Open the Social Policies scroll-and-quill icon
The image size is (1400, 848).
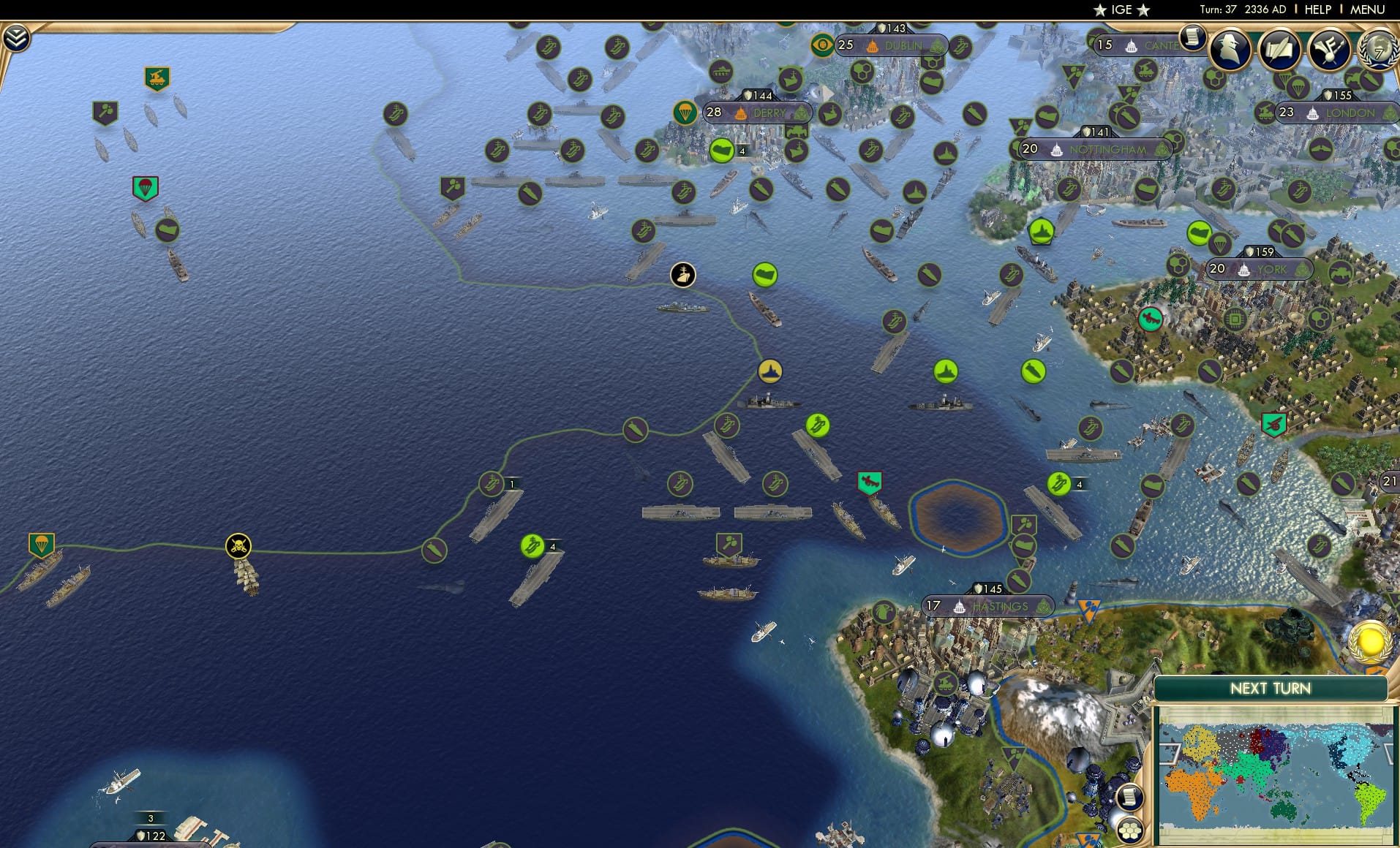1282,50
